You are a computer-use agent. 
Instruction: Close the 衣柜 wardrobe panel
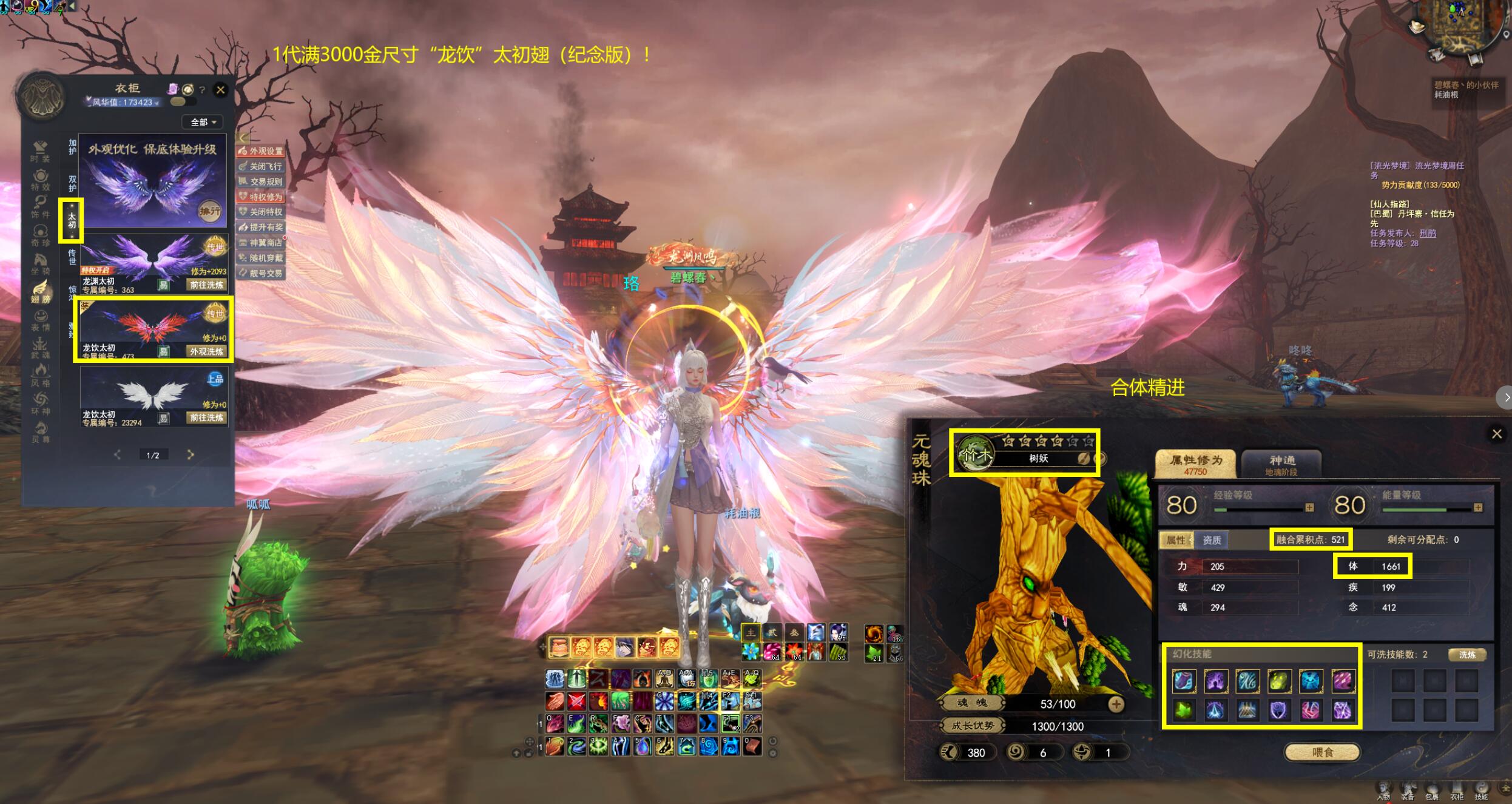tap(221, 90)
